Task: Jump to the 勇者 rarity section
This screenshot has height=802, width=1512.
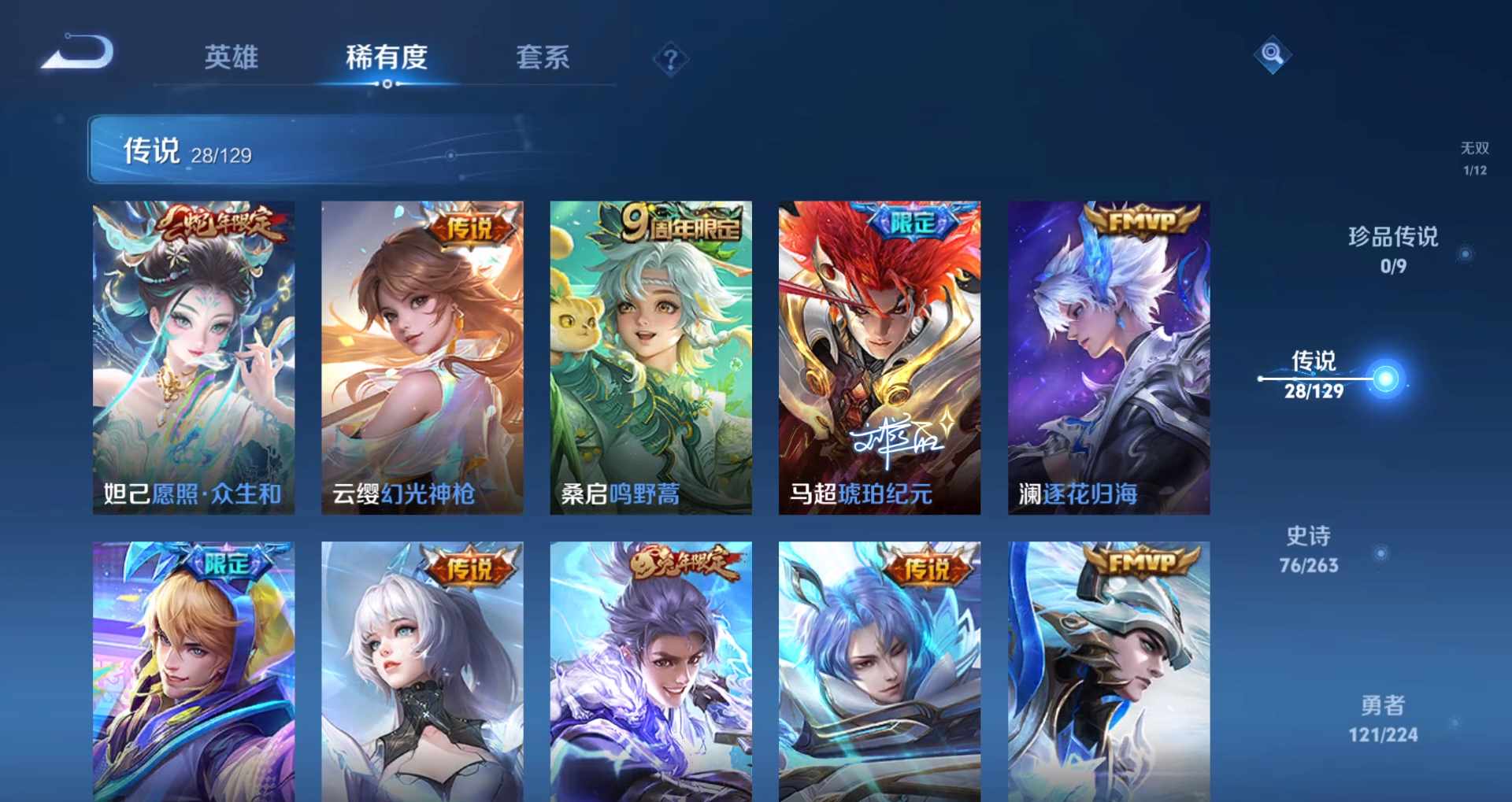Action: click(x=1383, y=718)
